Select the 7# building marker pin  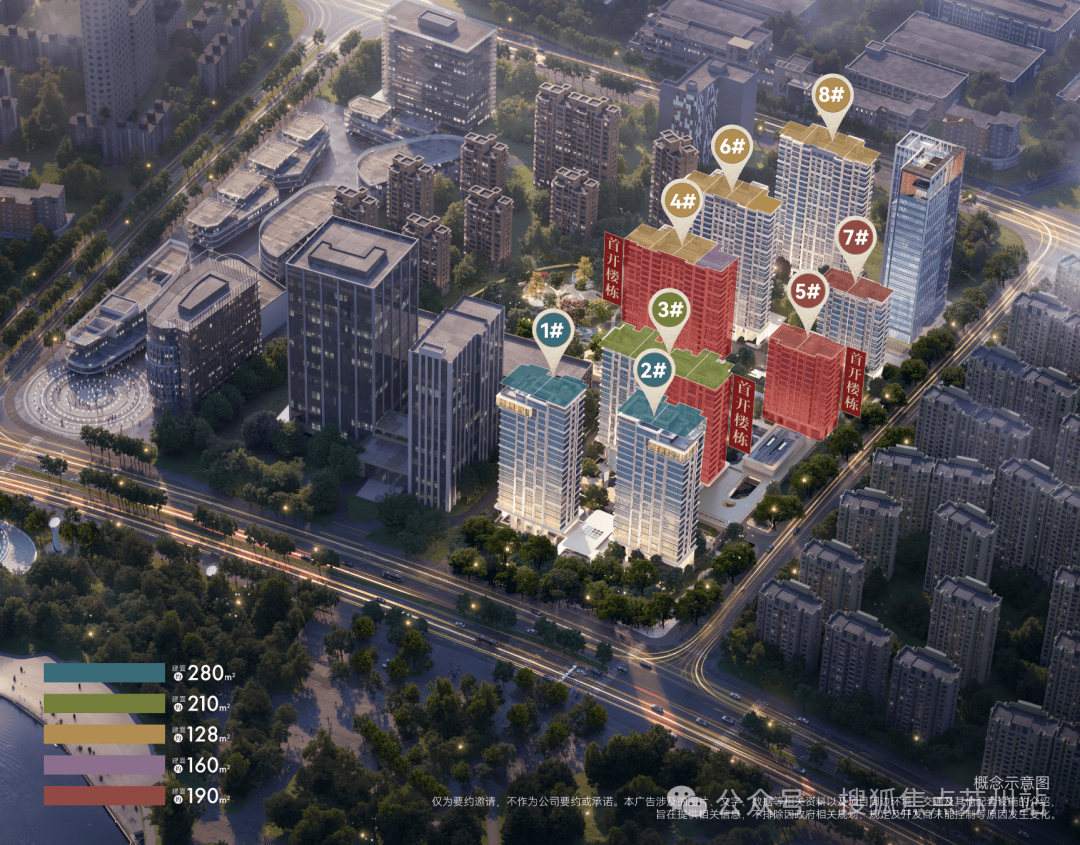[x=857, y=237]
